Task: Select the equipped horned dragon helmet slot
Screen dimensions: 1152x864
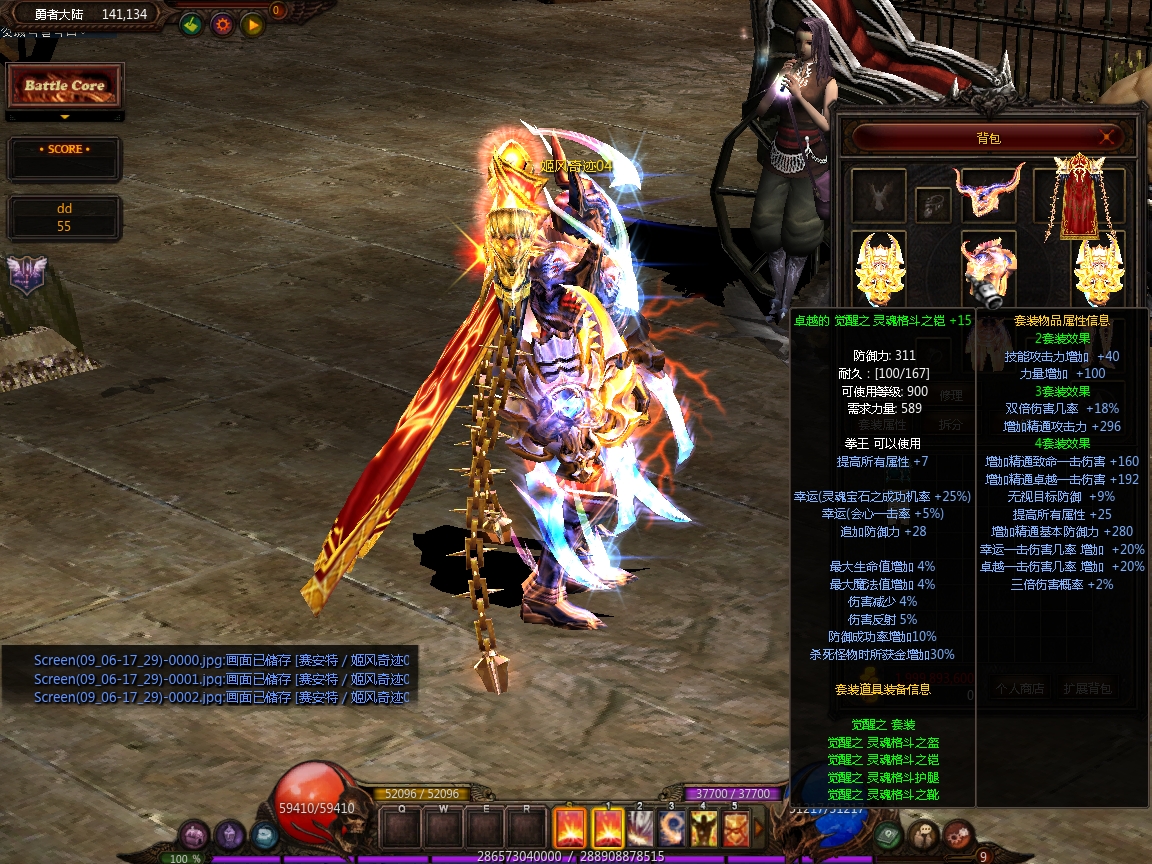Action: point(989,189)
